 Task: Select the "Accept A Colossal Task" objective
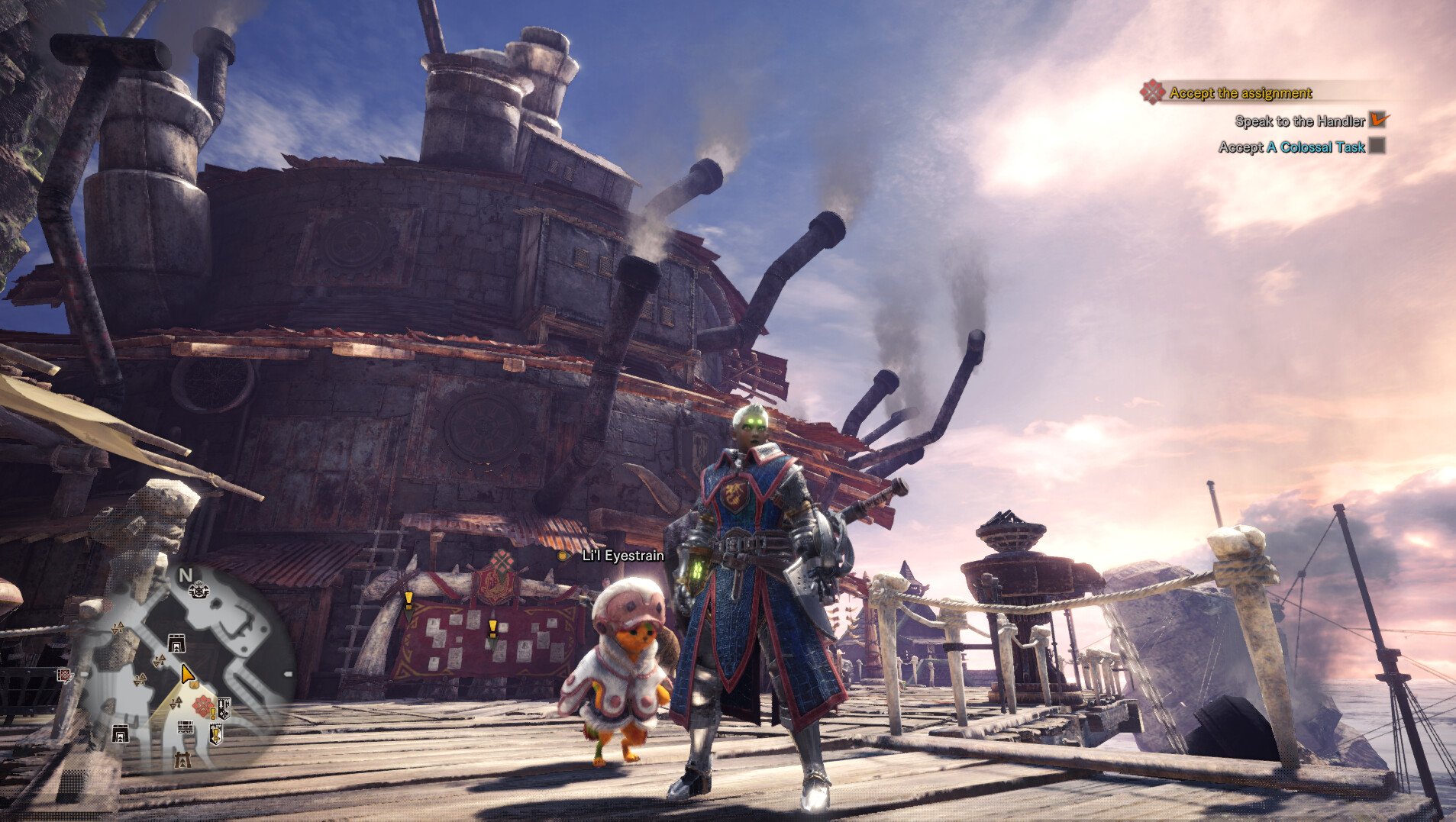[1292, 147]
